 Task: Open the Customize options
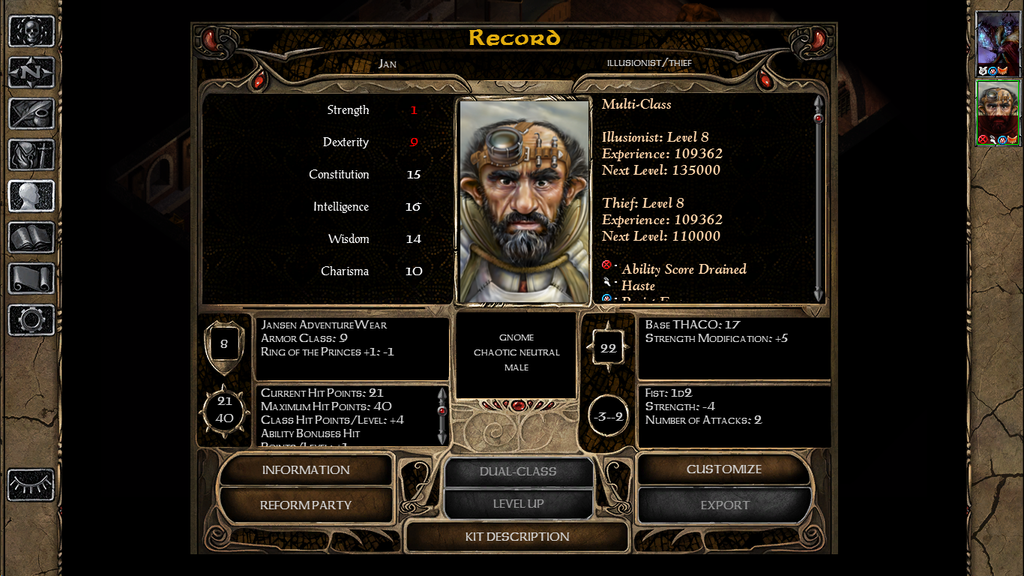coord(723,470)
